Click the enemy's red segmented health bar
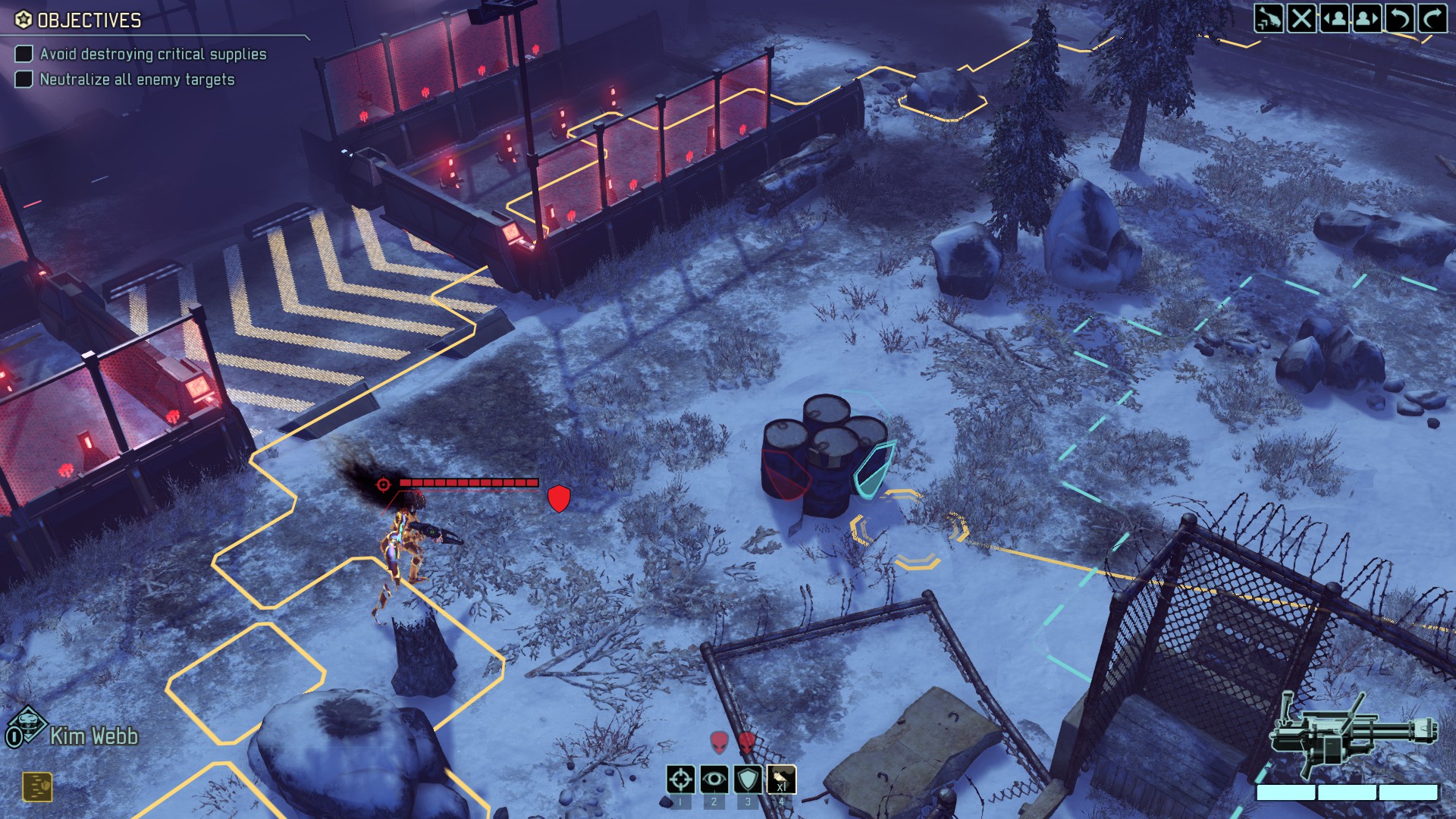 [x=470, y=481]
